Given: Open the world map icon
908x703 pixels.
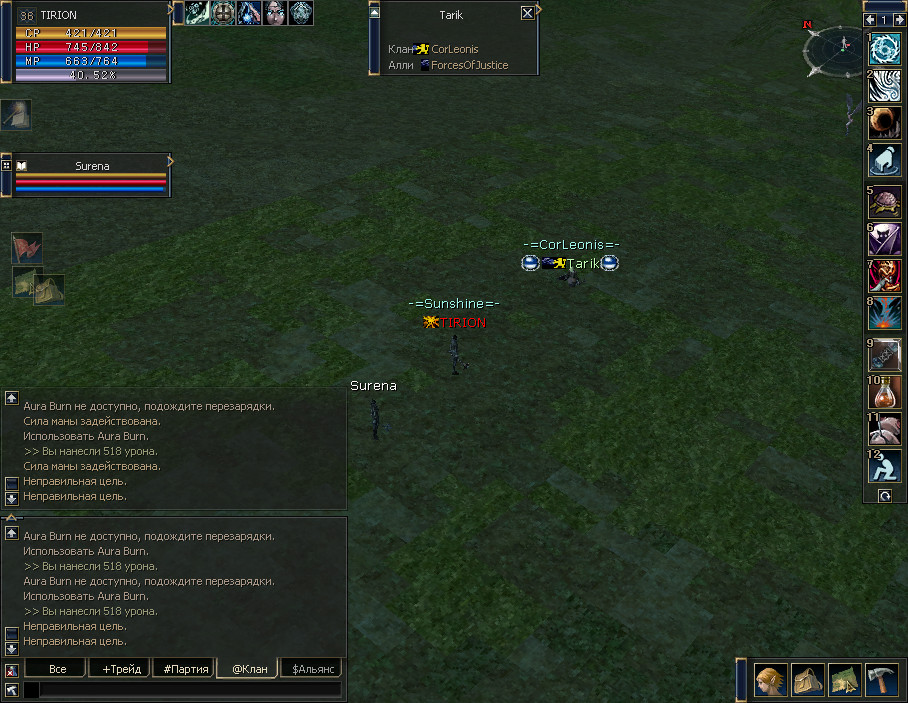Looking at the screenshot, I should [x=845, y=680].
